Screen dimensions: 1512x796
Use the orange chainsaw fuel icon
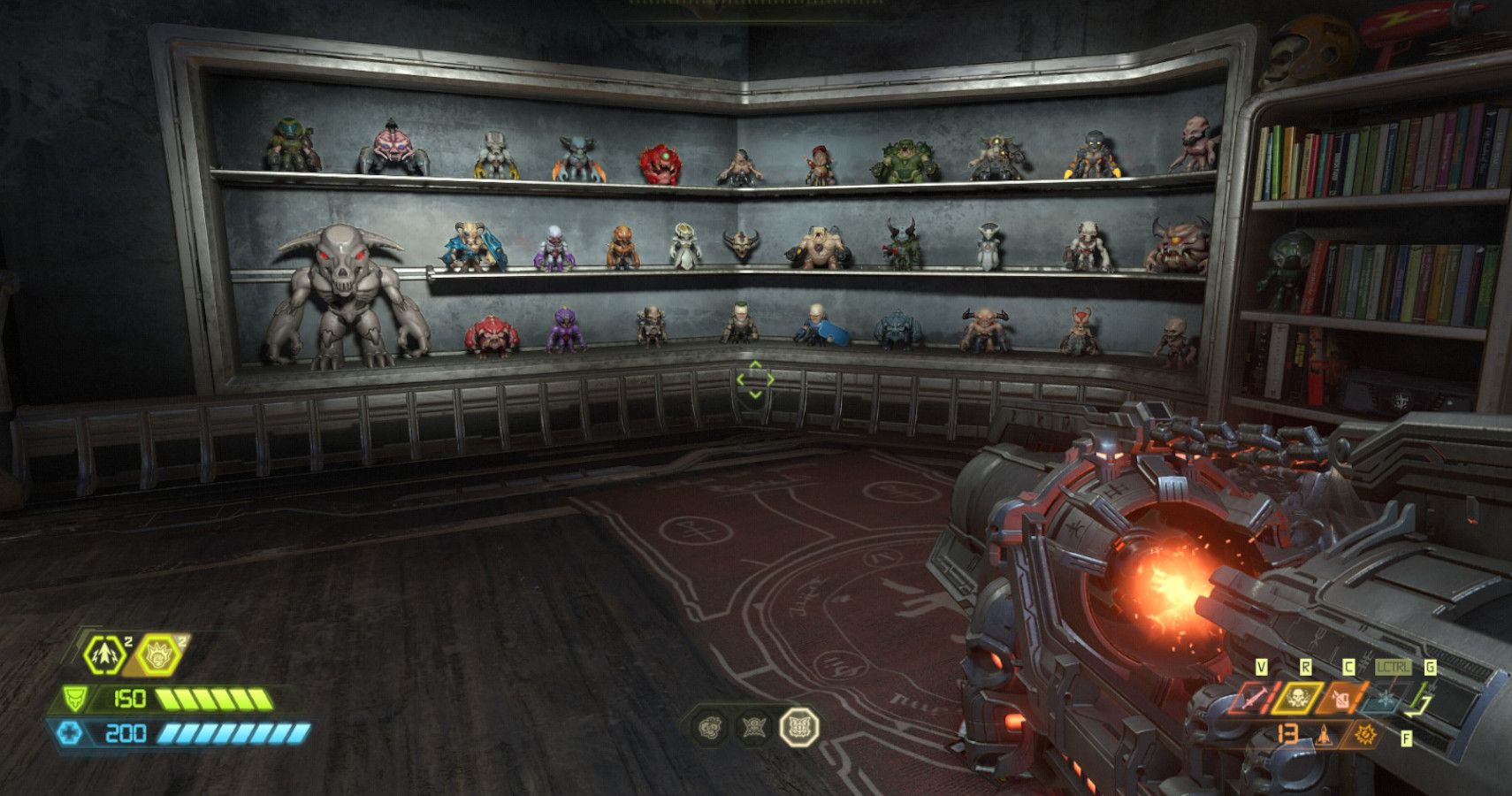pyautogui.click(x=1342, y=699)
